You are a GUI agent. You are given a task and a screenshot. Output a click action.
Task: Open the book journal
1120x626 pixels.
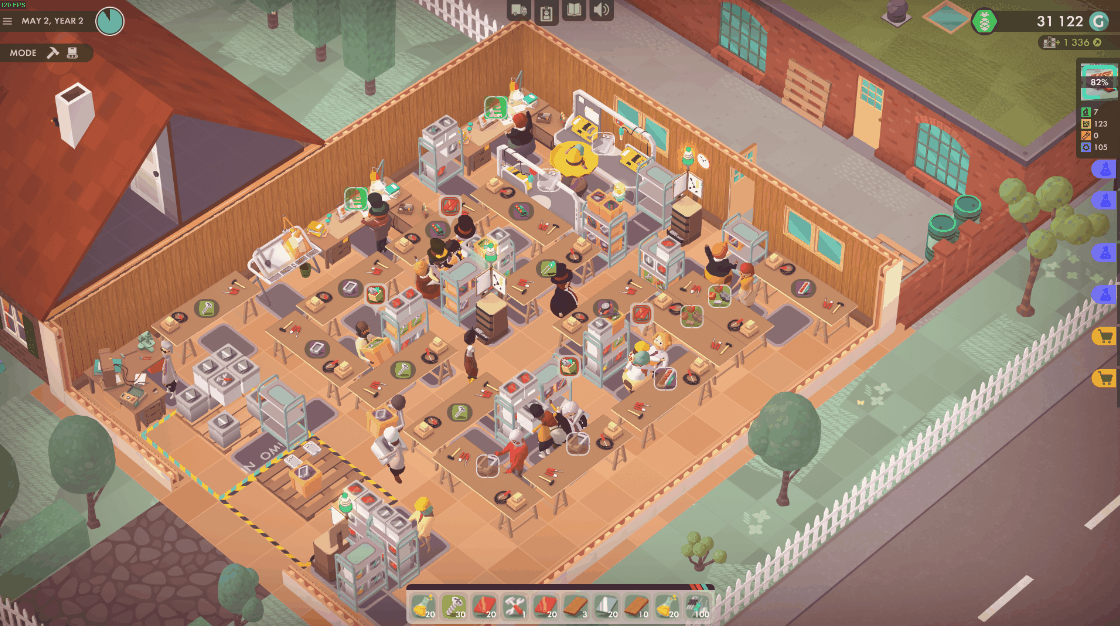pos(574,11)
